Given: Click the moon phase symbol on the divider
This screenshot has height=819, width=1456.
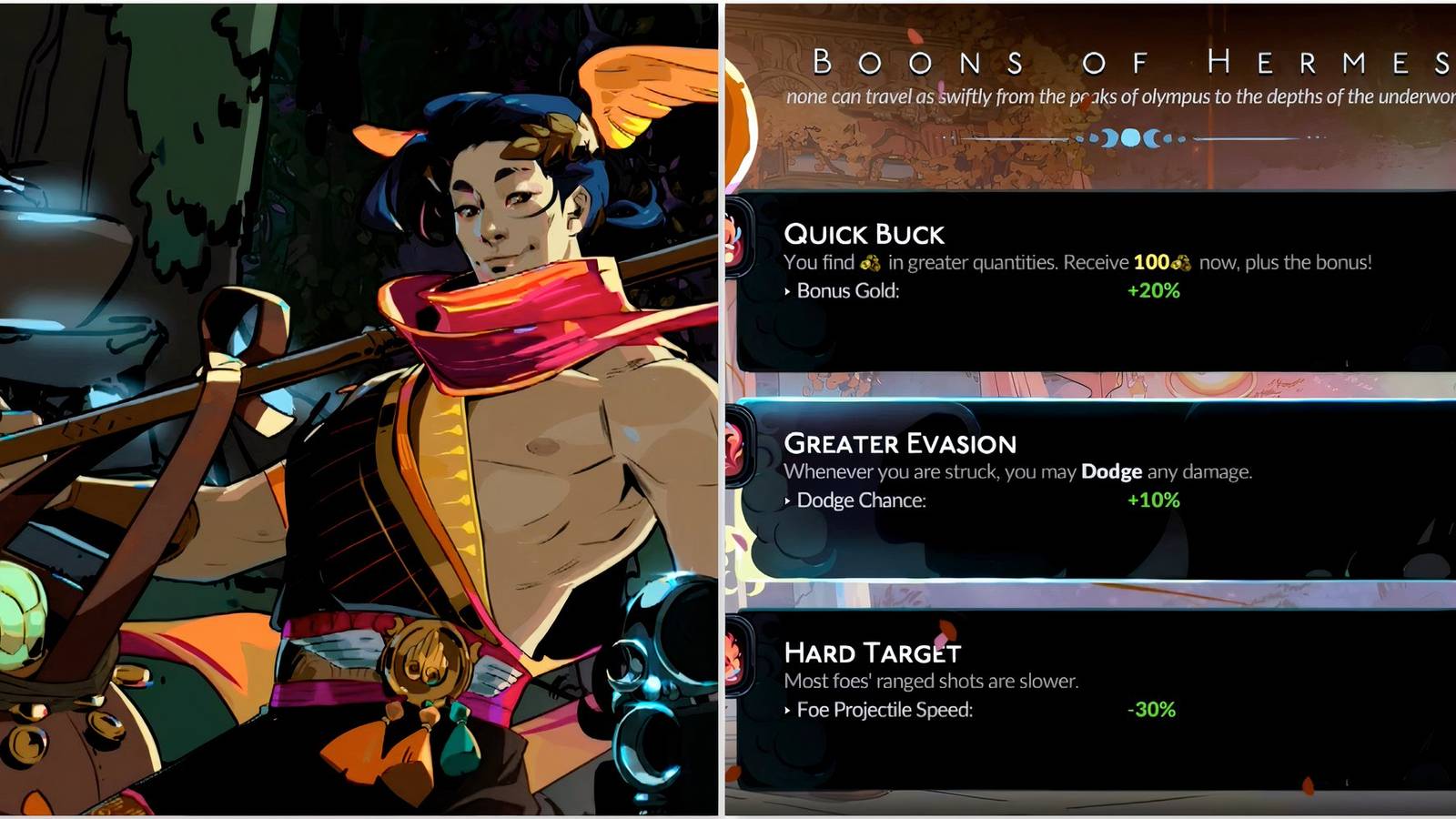Looking at the screenshot, I should (1128, 138).
